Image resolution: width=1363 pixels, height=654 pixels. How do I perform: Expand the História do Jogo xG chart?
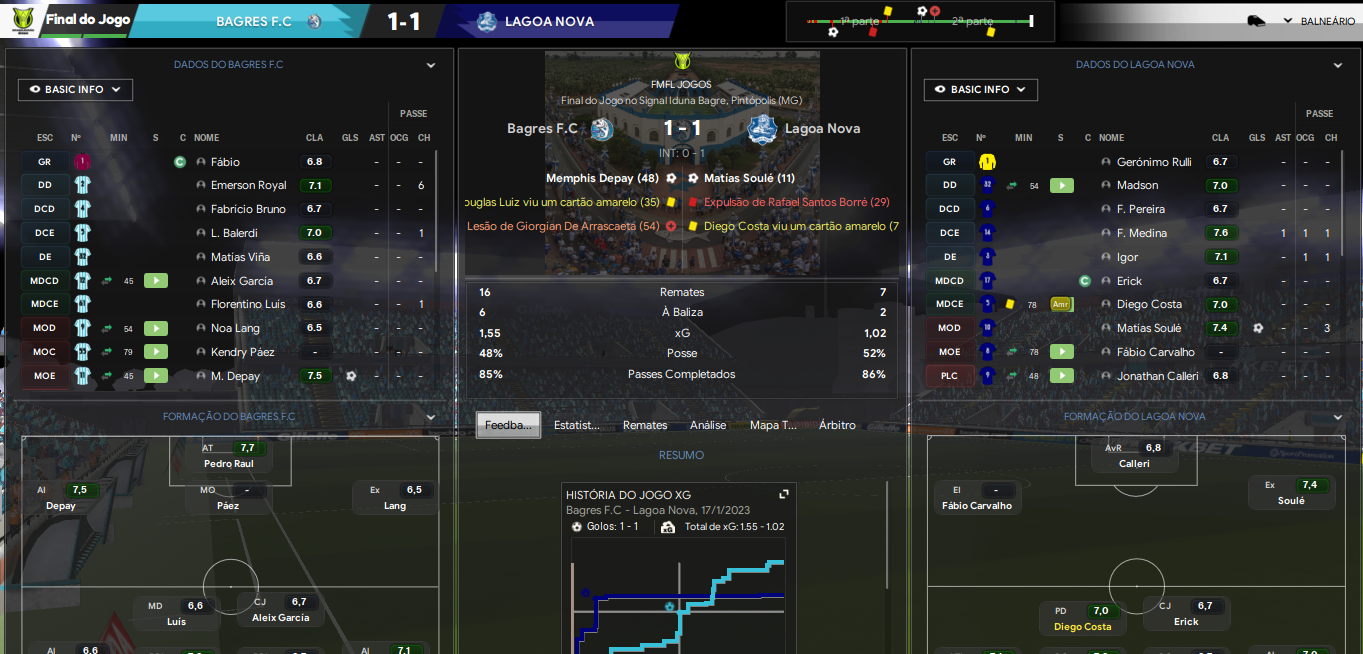tap(784, 494)
